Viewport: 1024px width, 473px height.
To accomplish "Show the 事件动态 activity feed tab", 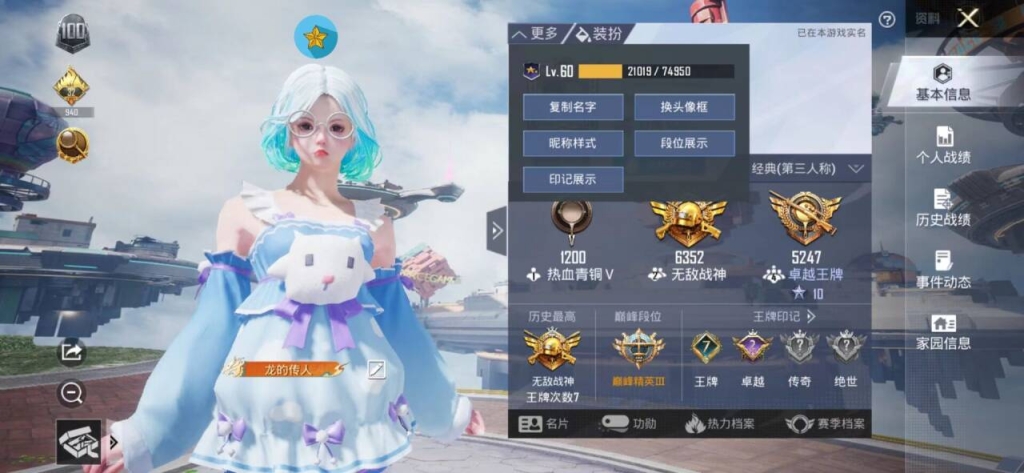I will coord(943,270).
